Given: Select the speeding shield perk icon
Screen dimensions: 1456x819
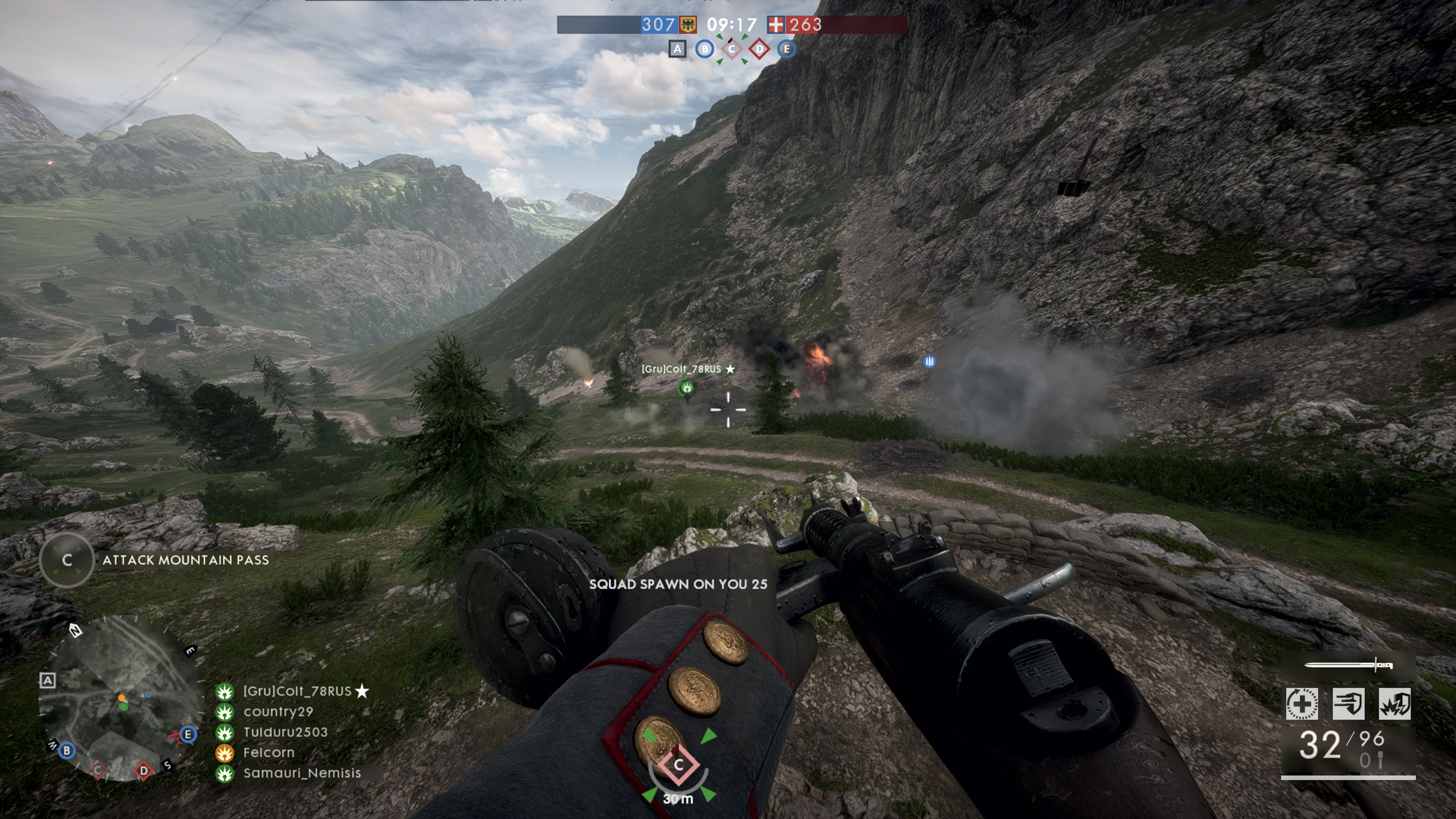Looking at the screenshot, I should [x=1348, y=704].
